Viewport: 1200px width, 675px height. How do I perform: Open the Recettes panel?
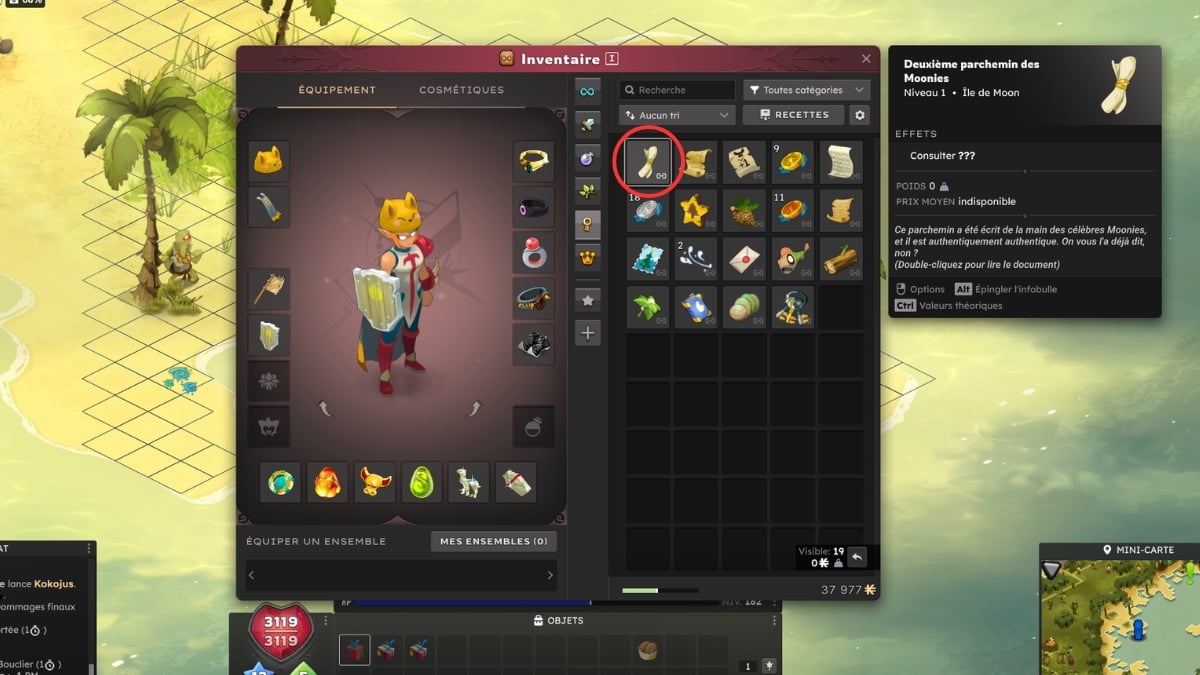[794, 115]
